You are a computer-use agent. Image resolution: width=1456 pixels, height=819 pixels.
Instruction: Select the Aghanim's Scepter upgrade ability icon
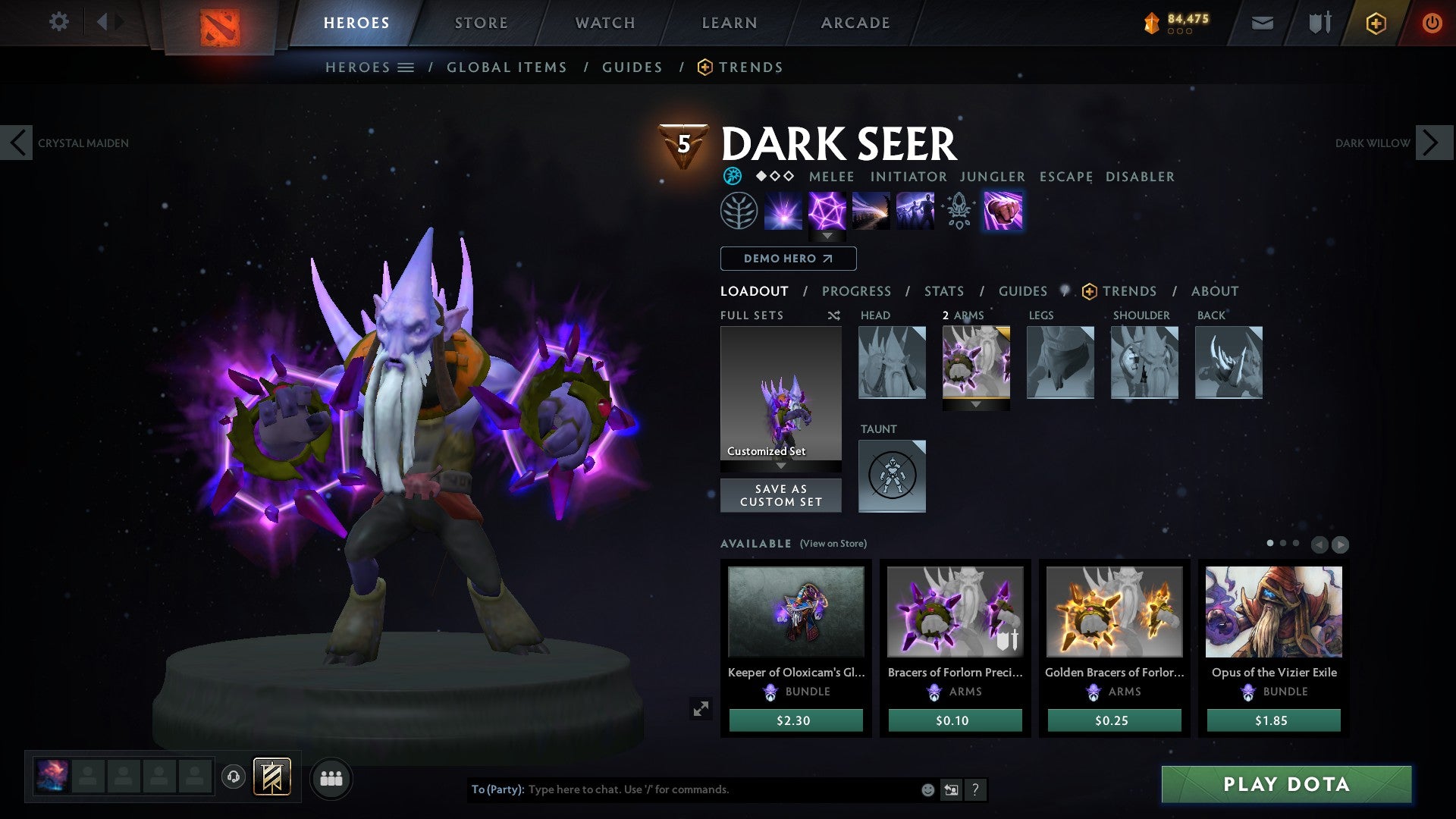[x=958, y=212]
